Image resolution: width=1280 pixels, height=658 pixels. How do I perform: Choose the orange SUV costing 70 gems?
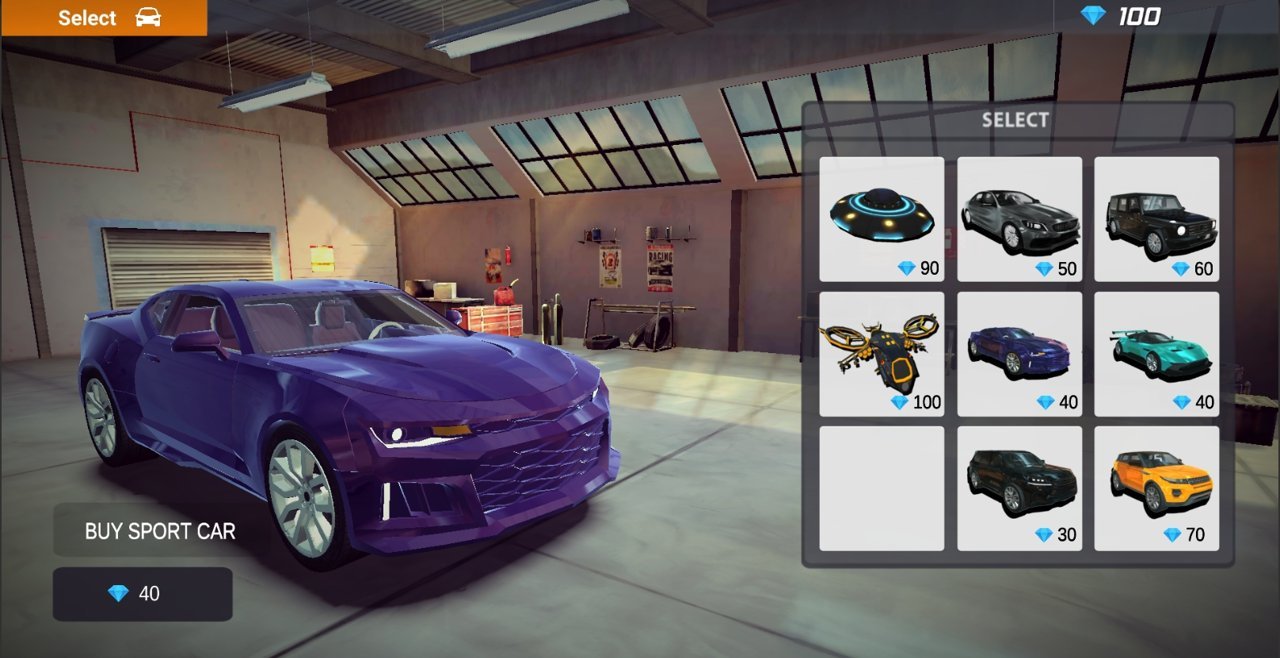coord(1156,488)
